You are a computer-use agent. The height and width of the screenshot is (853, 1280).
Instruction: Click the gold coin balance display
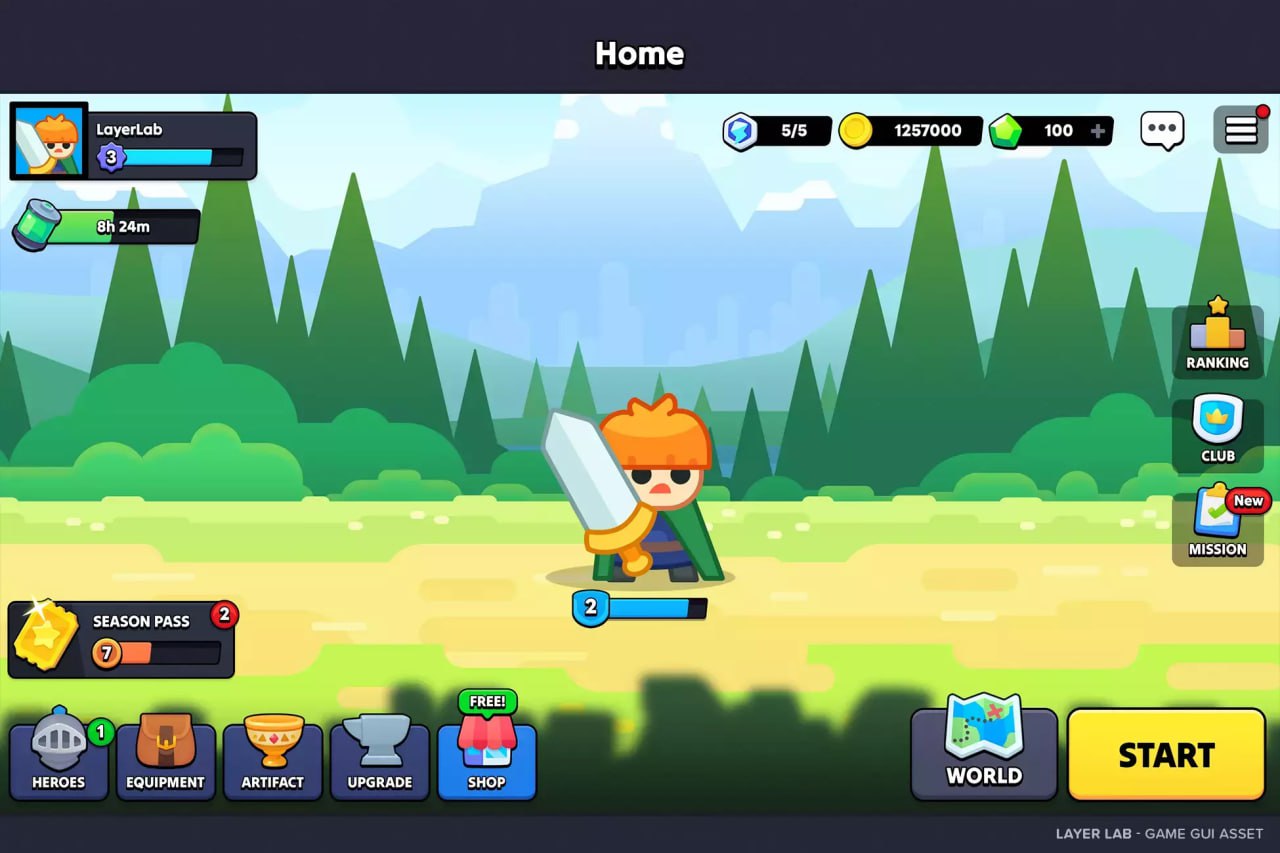coord(910,129)
